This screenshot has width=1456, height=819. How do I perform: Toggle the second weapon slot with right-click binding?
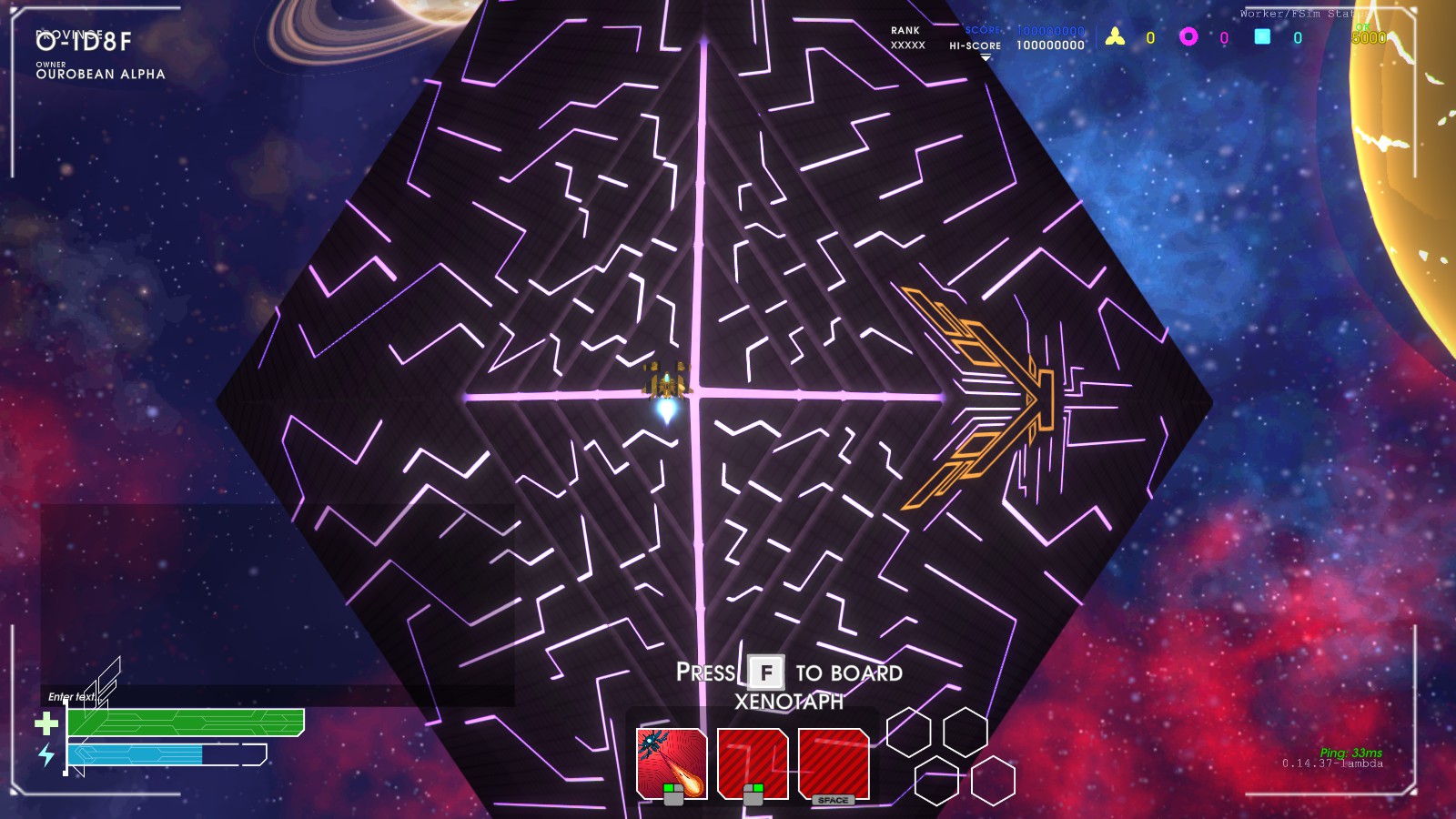pyautogui.click(x=753, y=763)
